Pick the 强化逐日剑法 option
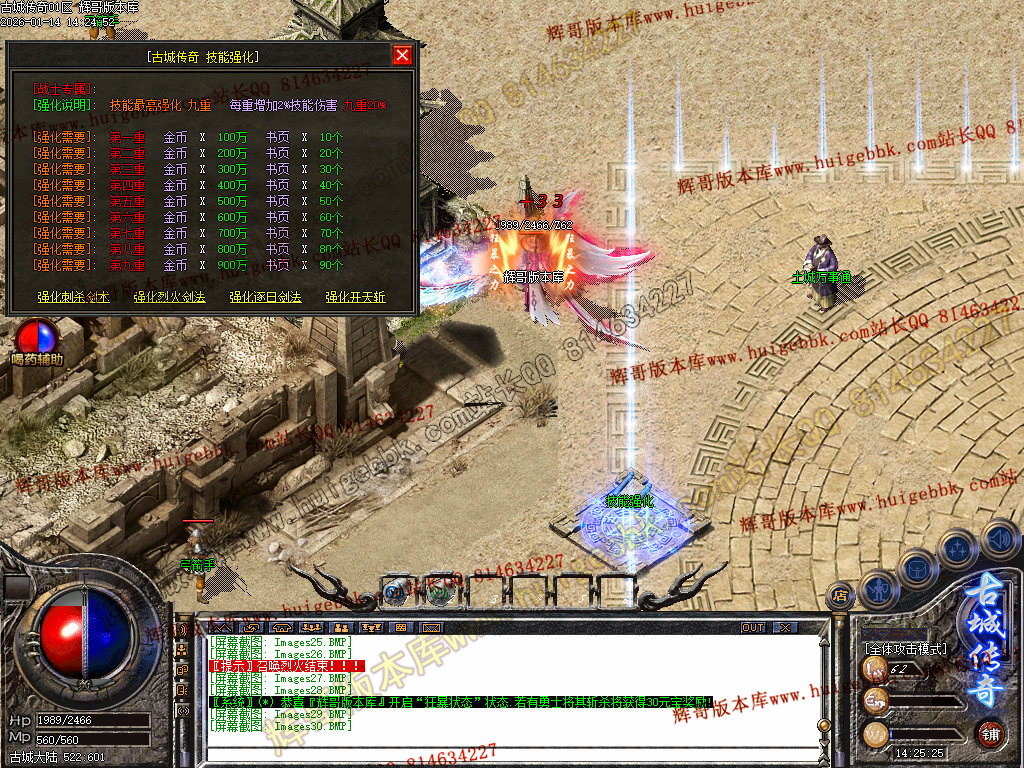The width and height of the screenshot is (1024, 768). 265,297
